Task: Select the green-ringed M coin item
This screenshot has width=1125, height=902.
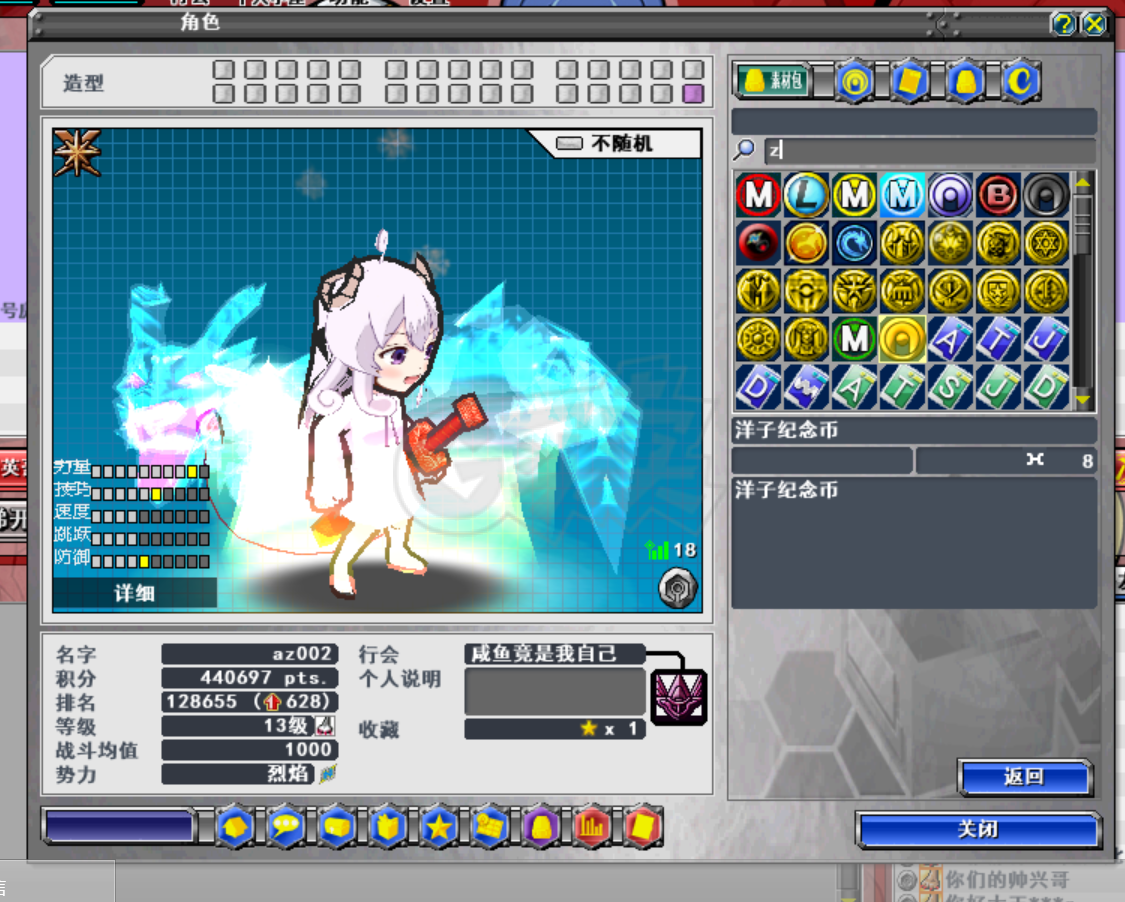Action: [854, 339]
